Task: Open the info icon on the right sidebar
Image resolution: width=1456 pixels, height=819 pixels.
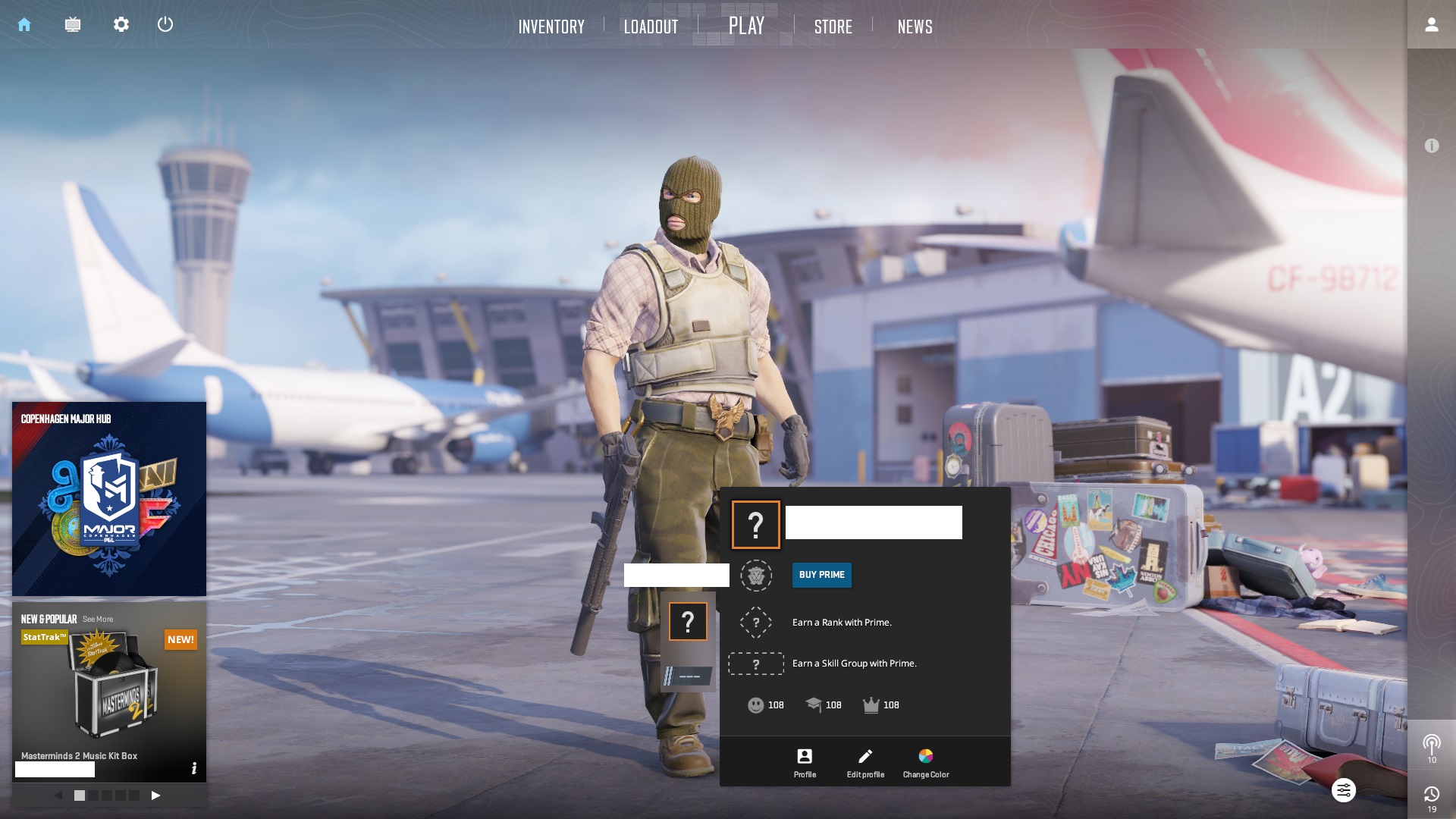Action: [x=1431, y=144]
